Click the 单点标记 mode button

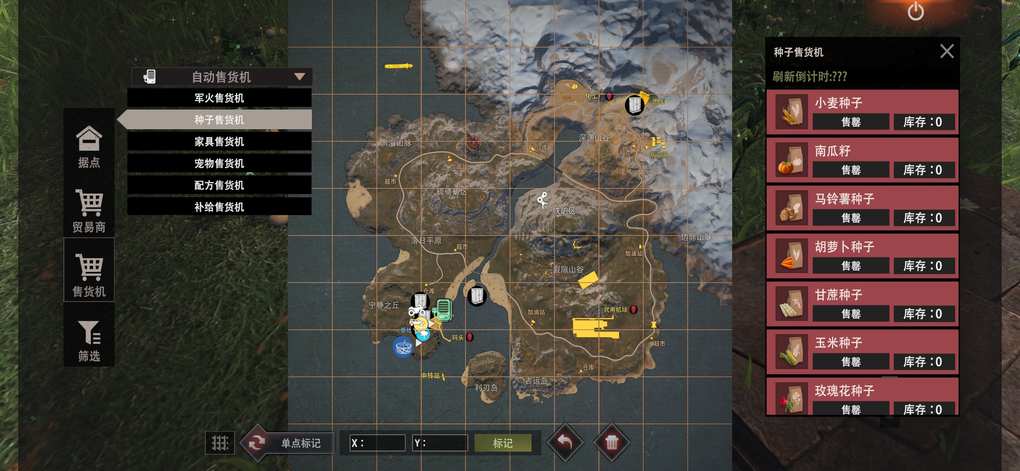(x=288, y=442)
